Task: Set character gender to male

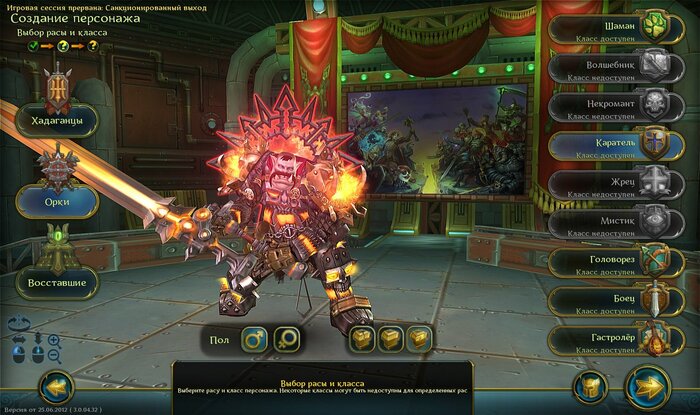Action: pos(254,340)
